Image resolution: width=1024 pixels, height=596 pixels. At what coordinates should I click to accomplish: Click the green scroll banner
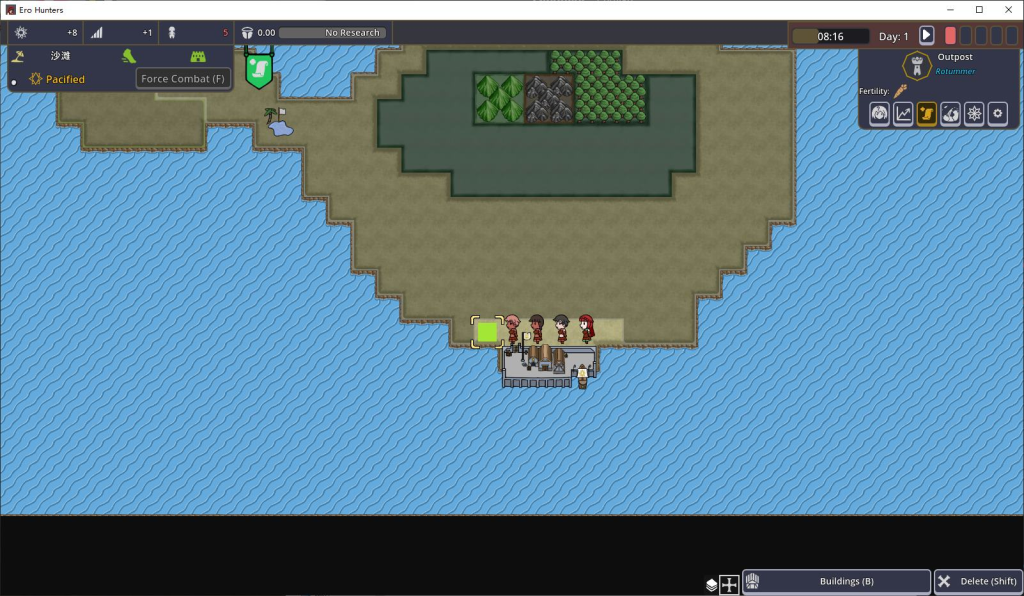(x=259, y=70)
